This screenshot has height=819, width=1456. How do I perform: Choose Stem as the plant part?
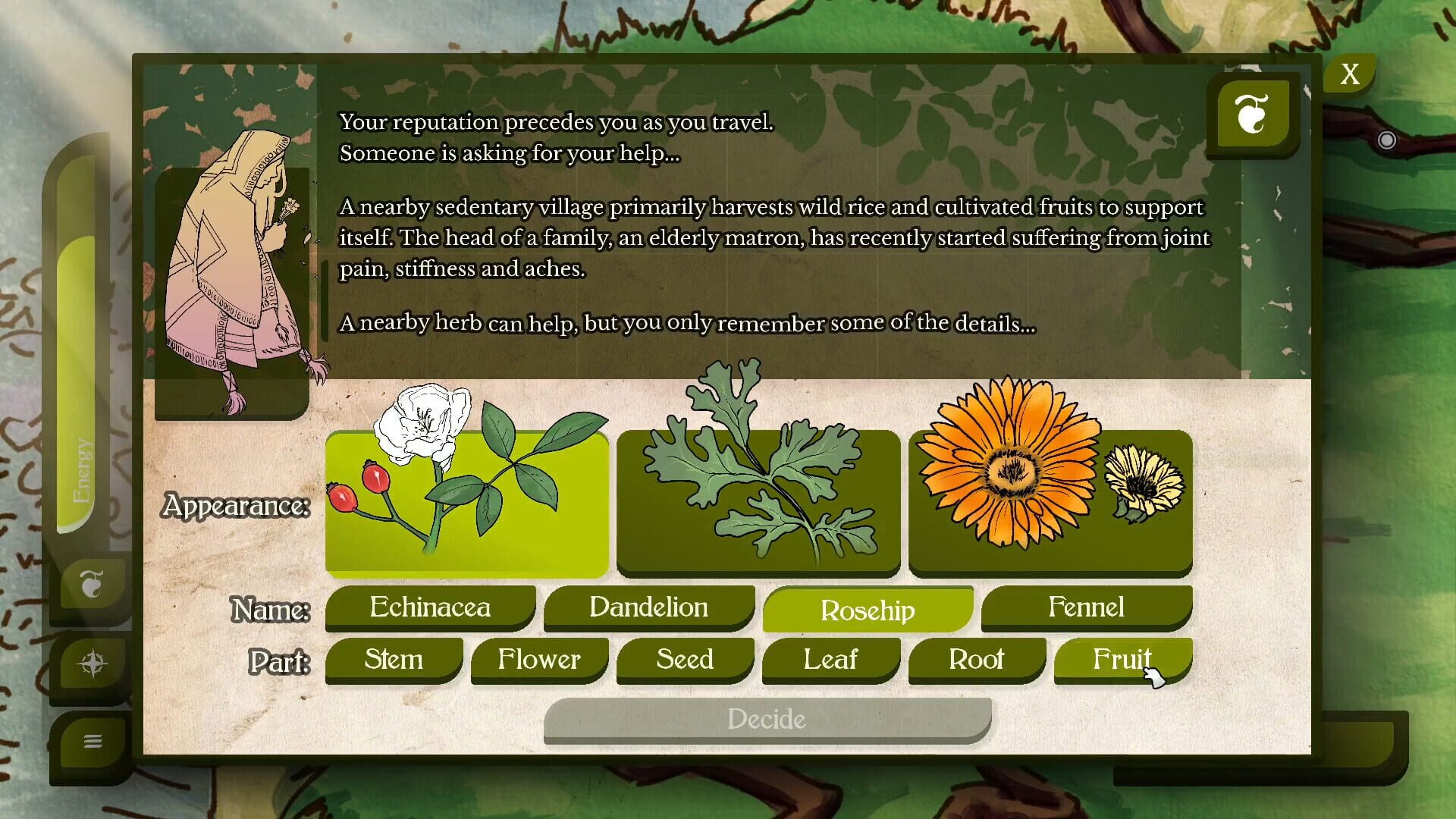pyautogui.click(x=394, y=660)
